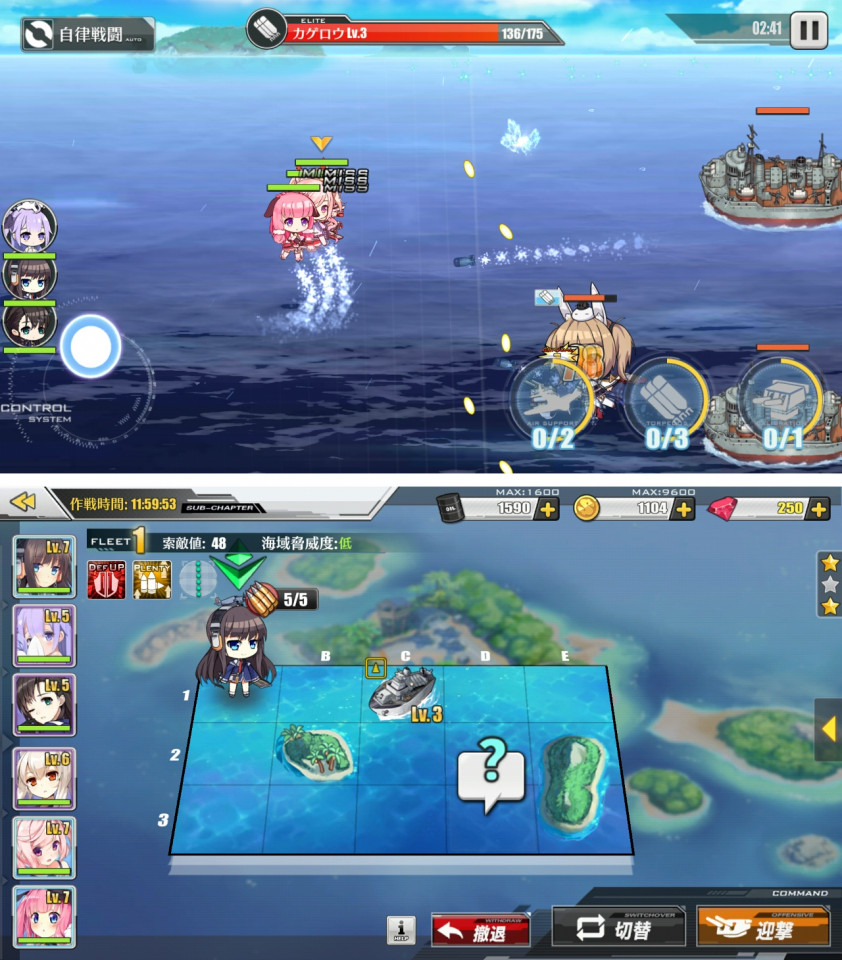
Task: Select the Lv.6 white-haired ship portrait
Action: click(x=44, y=777)
